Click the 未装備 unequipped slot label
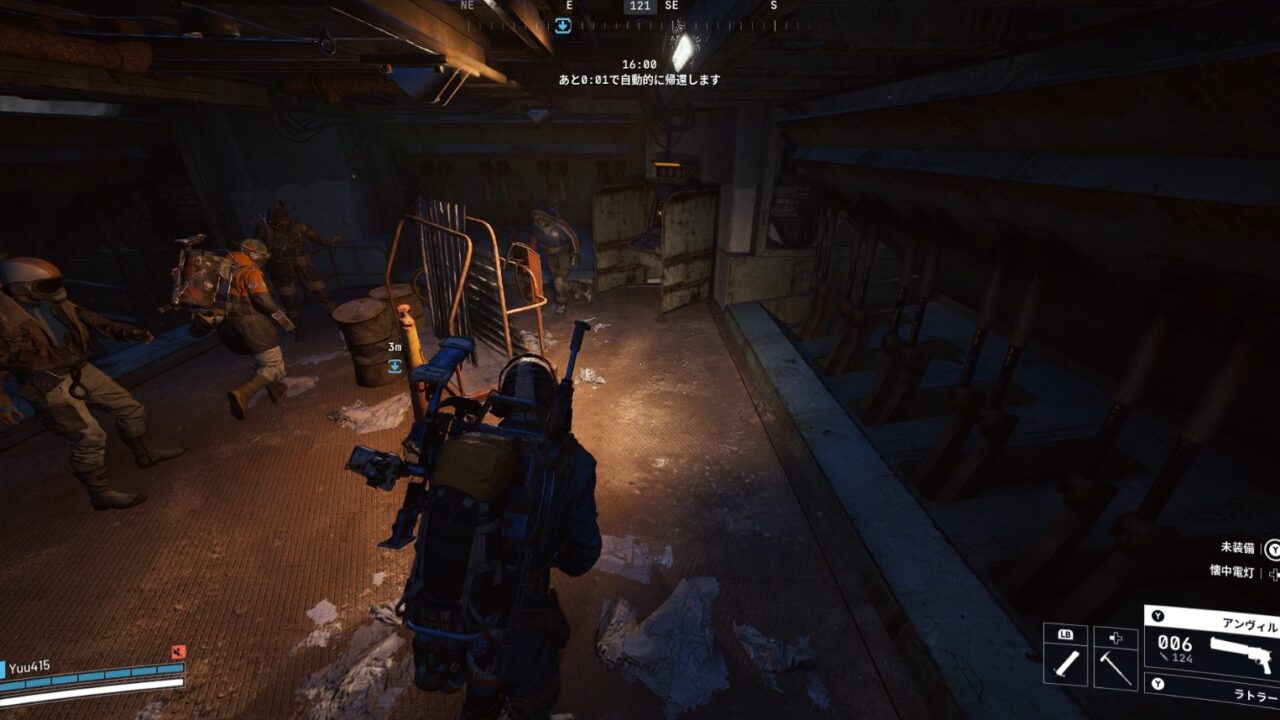 coord(1237,548)
